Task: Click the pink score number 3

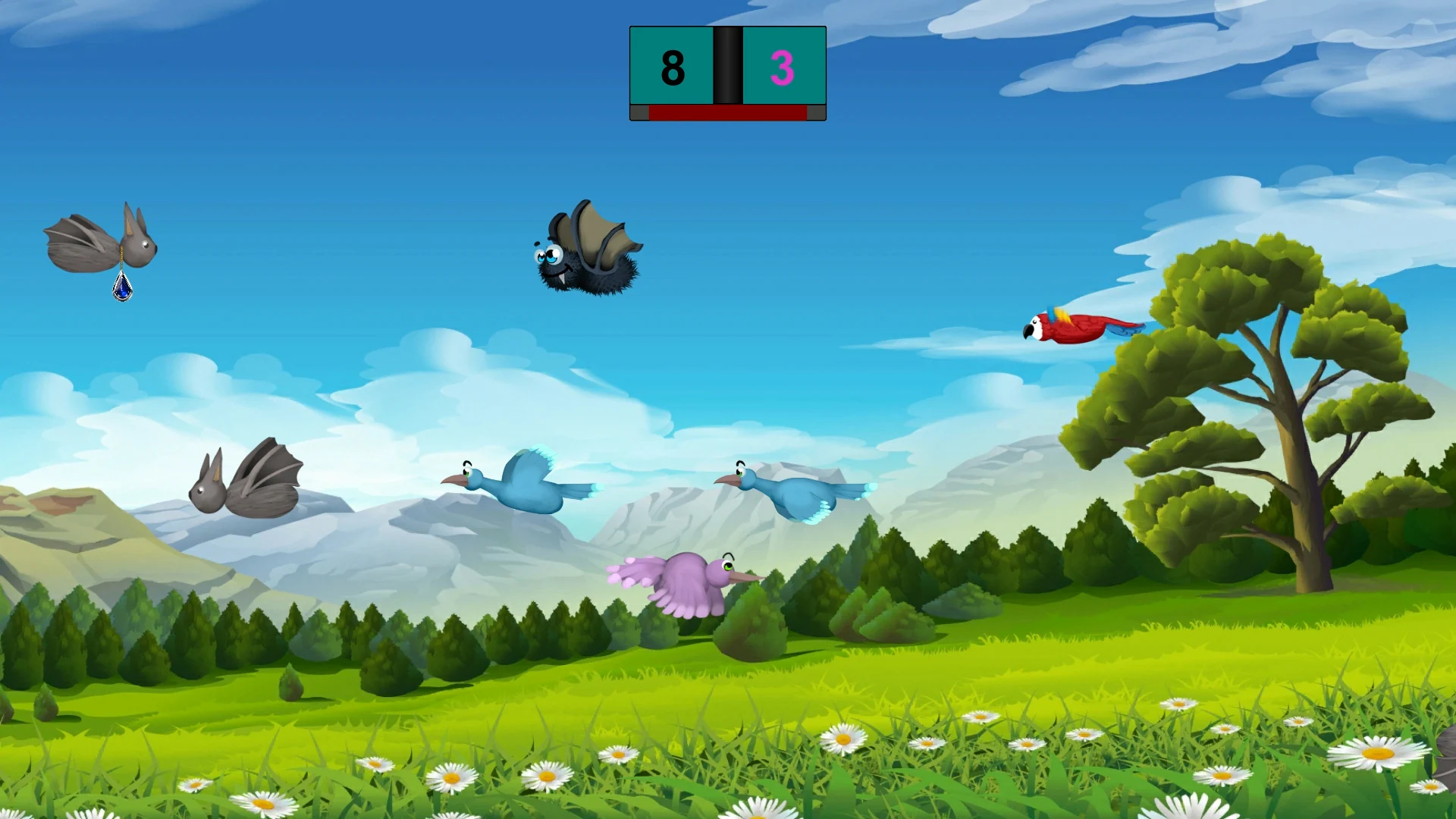Action: 781,68
